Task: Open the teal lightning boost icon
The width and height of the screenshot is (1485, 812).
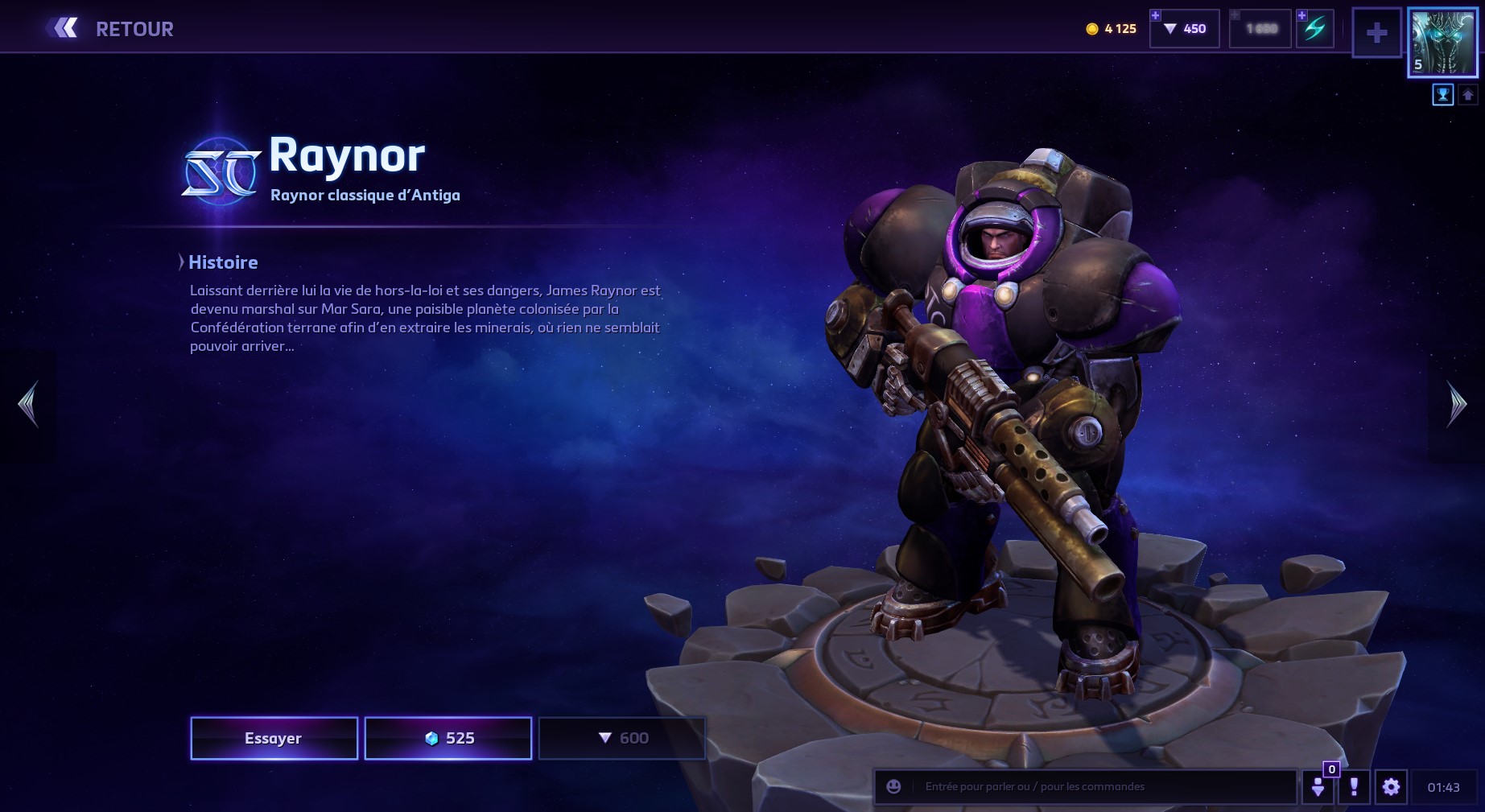Action: point(1314,29)
